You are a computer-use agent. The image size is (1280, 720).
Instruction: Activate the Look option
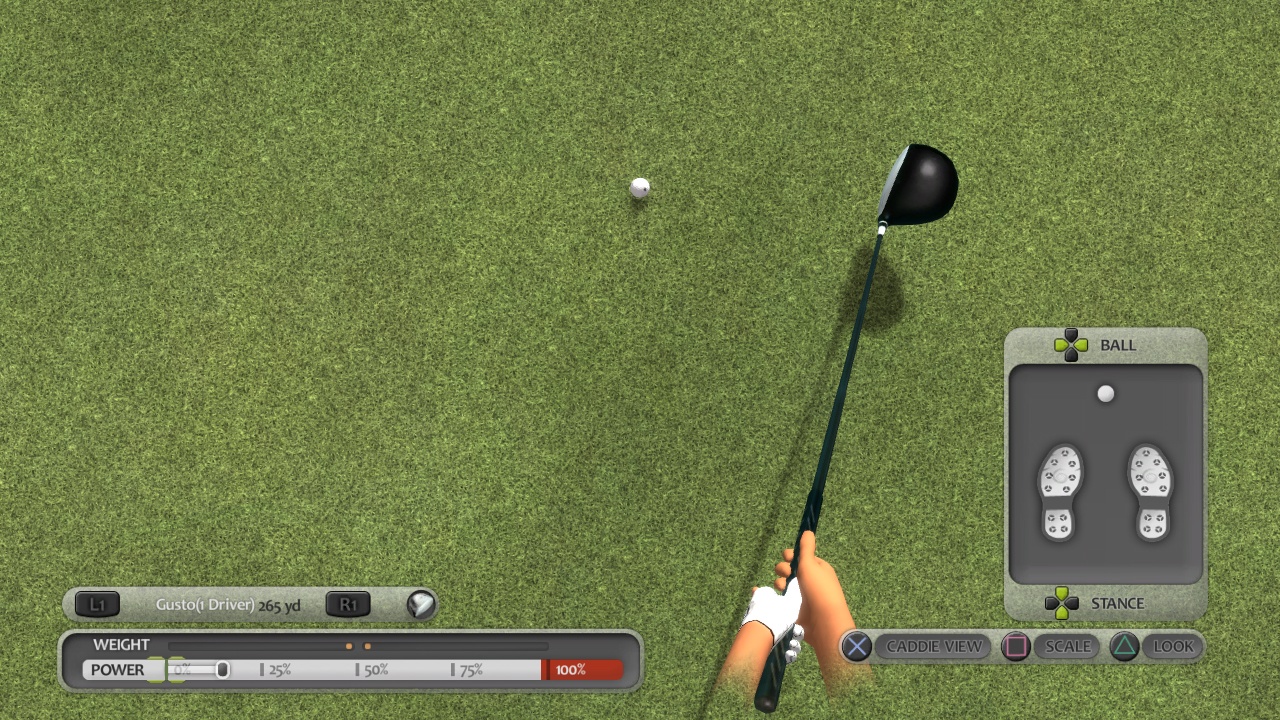[x=1173, y=647]
